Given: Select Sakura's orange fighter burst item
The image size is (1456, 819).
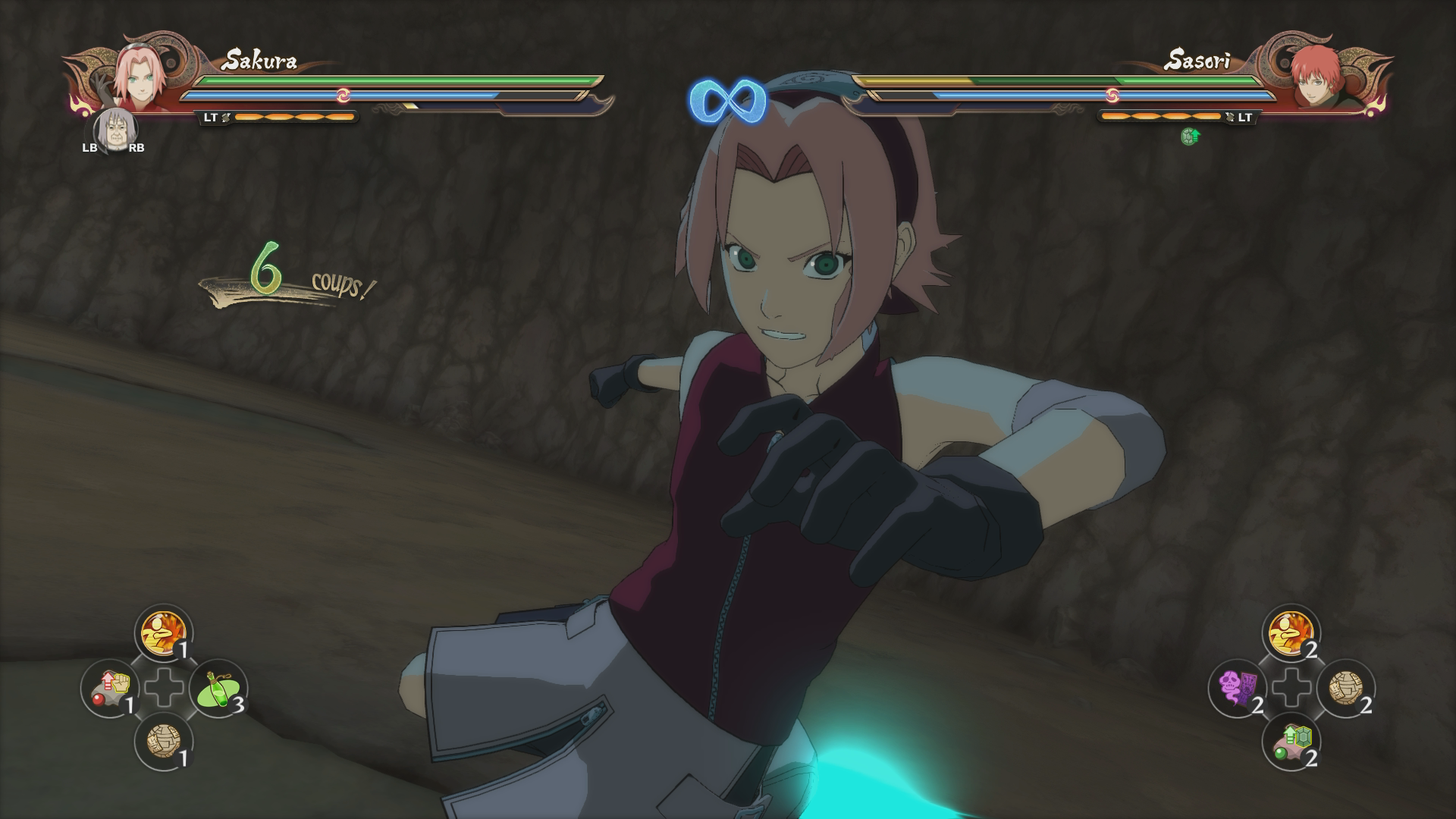Looking at the screenshot, I should pyautogui.click(x=164, y=632).
